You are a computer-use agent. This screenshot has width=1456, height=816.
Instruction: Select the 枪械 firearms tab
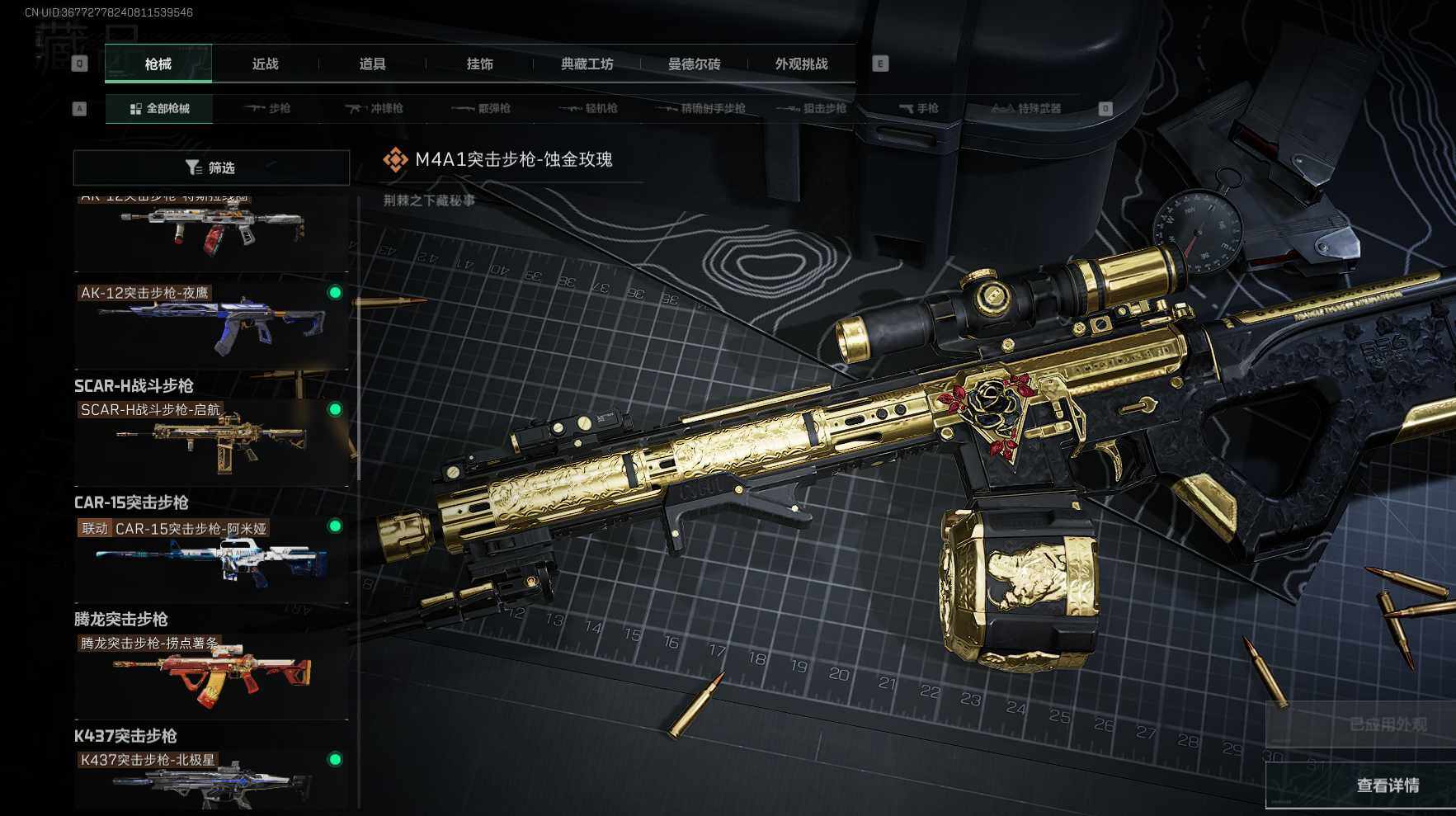[x=158, y=64]
